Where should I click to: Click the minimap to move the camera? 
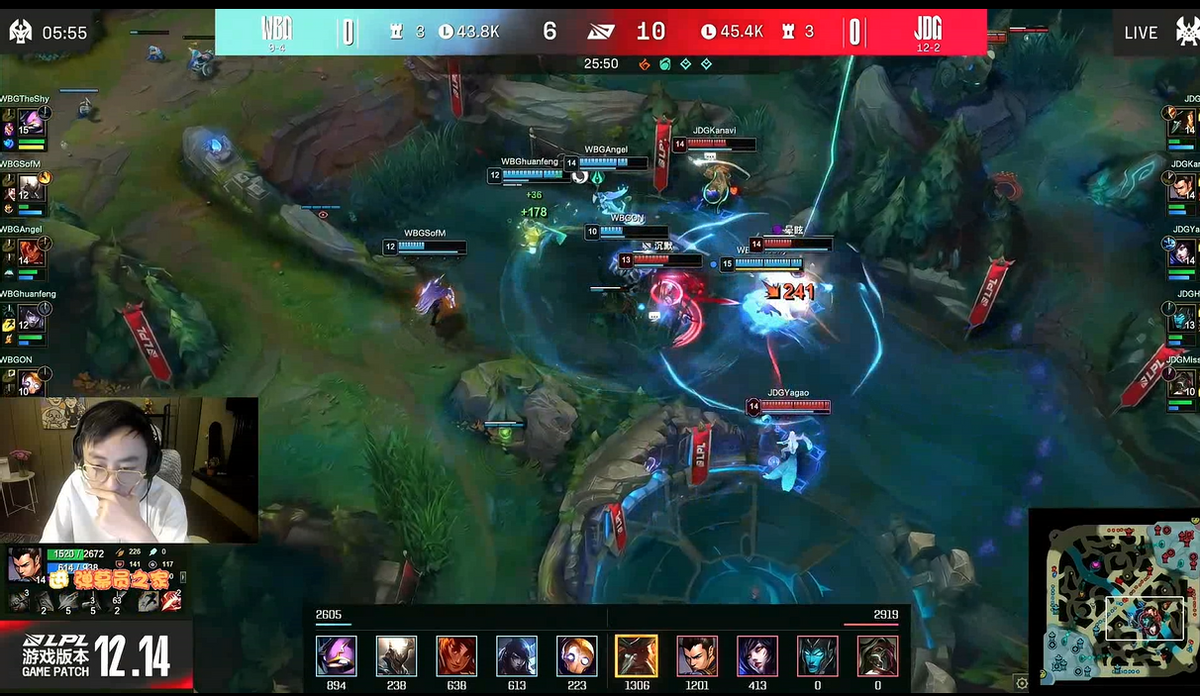pyautogui.click(x=1113, y=598)
